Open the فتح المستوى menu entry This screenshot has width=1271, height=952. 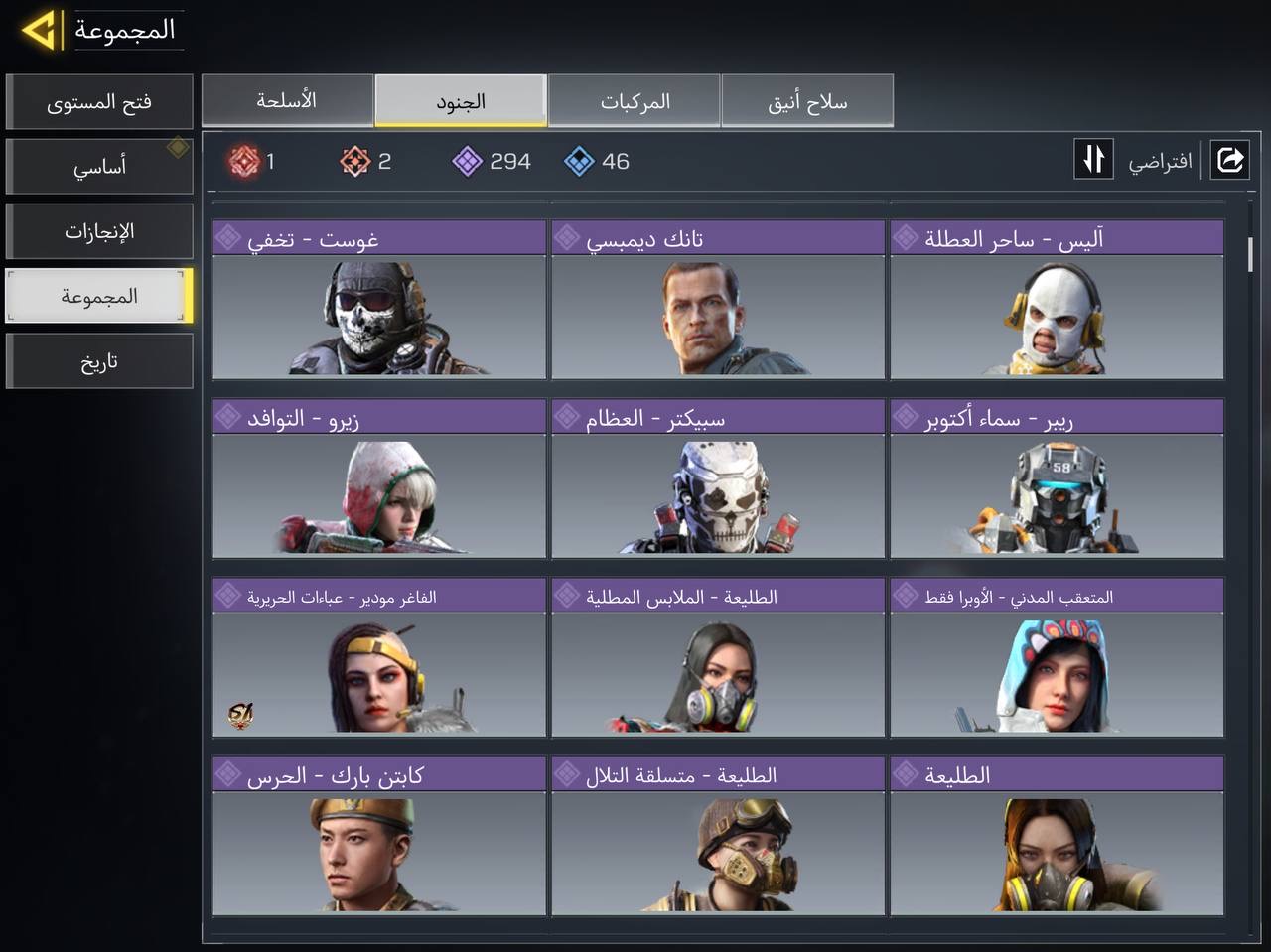[99, 102]
